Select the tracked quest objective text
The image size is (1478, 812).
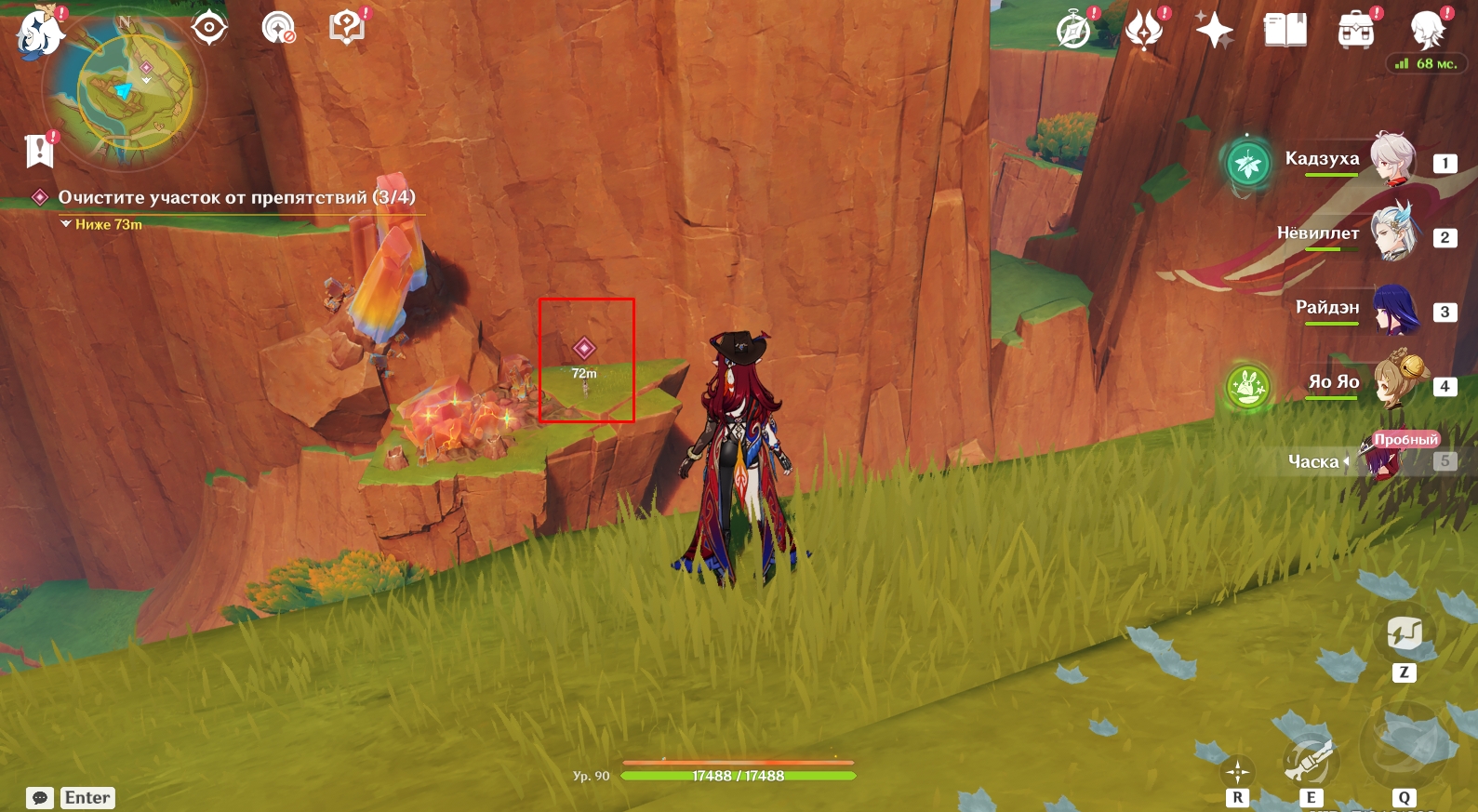point(236,197)
